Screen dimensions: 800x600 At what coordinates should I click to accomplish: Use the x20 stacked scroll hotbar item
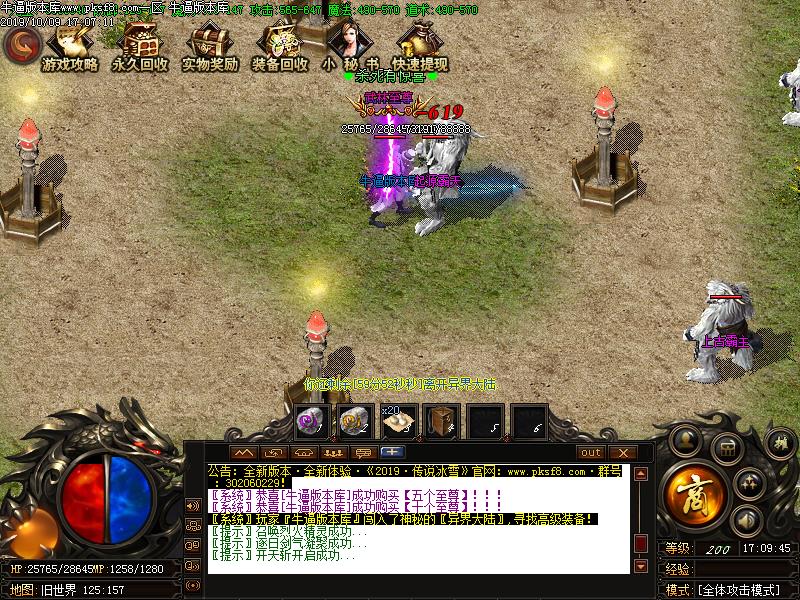click(x=399, y=421)
